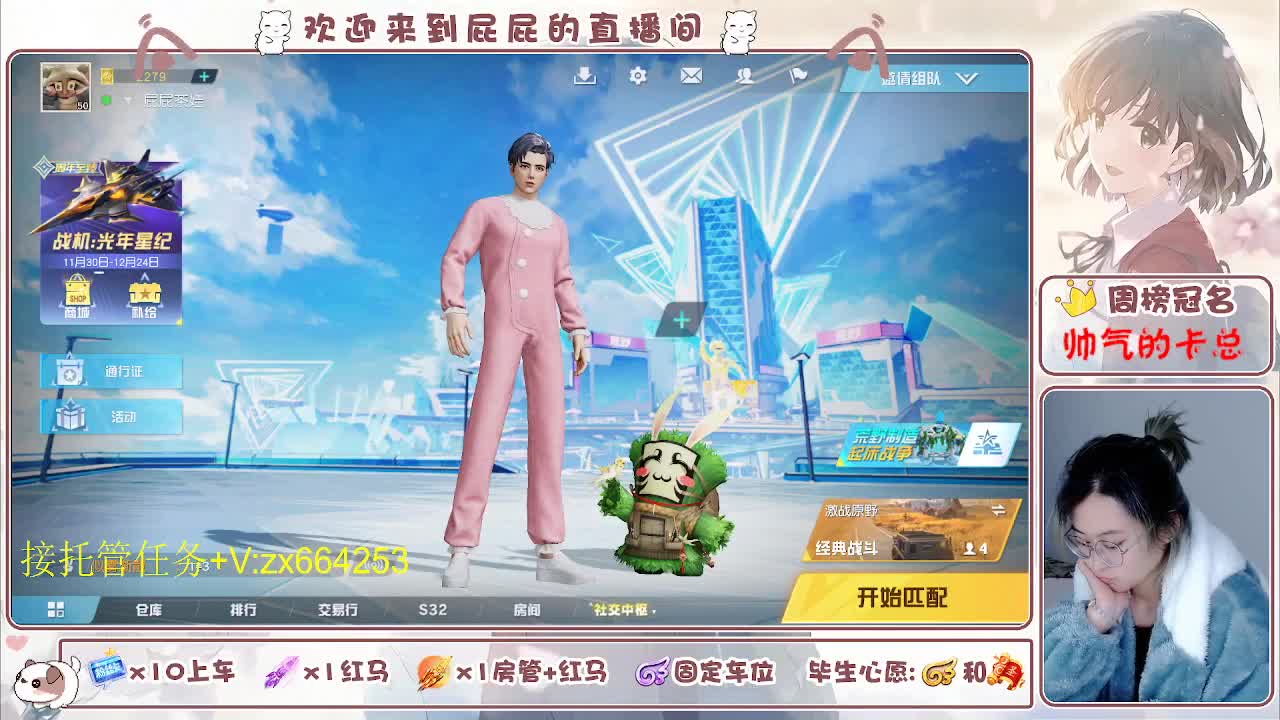The width and height of the screenshot is (1280, 720).
Task: Open the 通行证 battle pass
Action: click(x=110, y=372)
